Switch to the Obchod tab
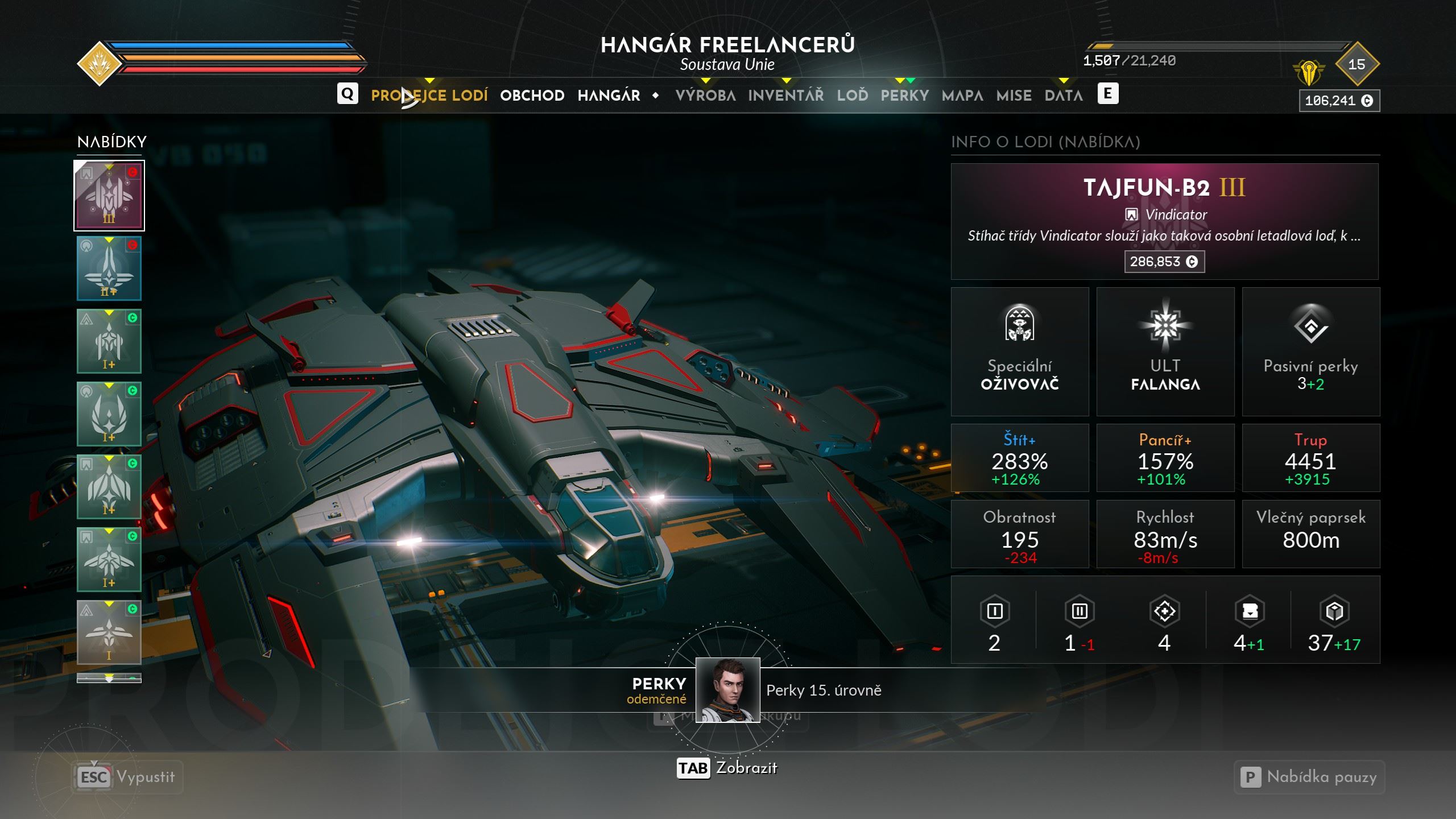Screen dimensions: 1456x819 coord(532,96)
